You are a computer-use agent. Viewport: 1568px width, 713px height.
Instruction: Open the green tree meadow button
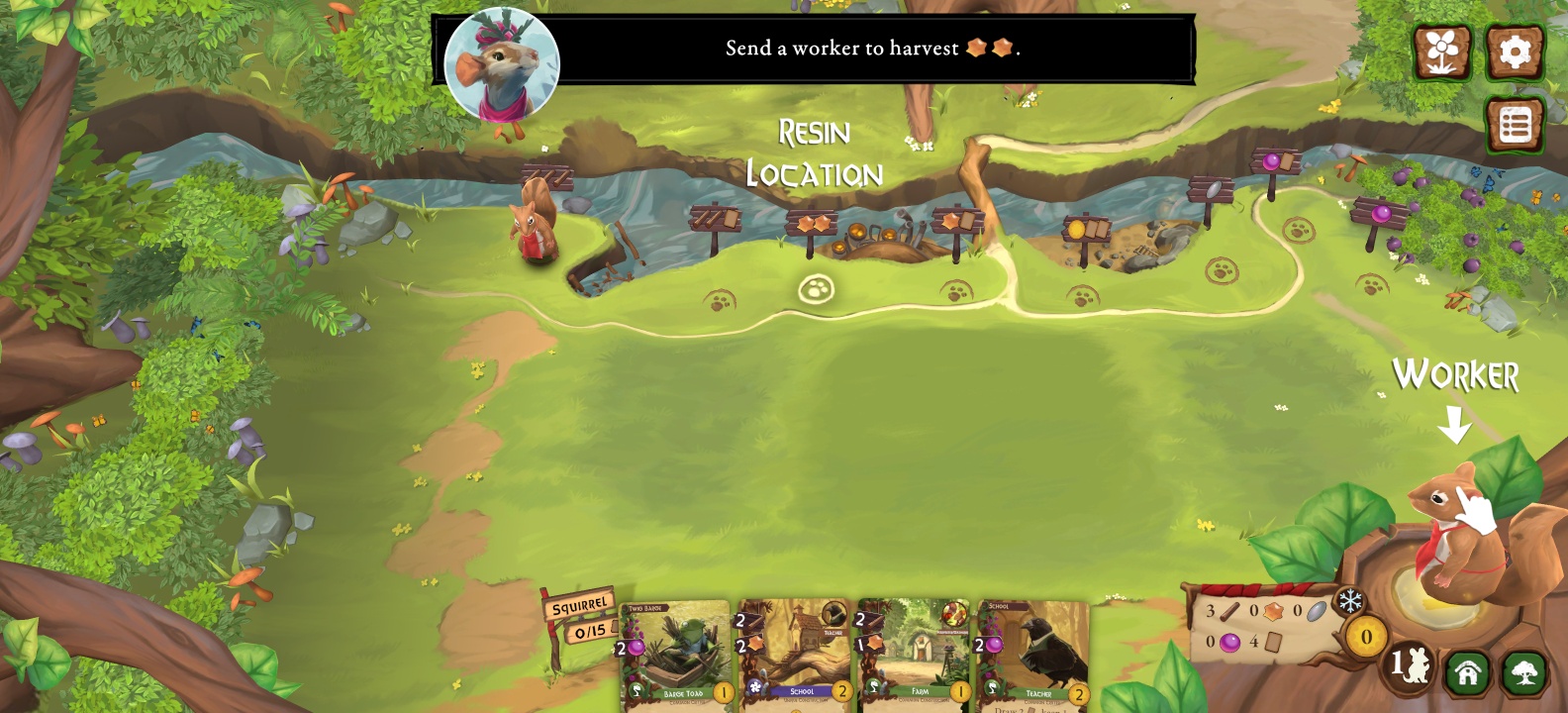(x=1524, y=672)
